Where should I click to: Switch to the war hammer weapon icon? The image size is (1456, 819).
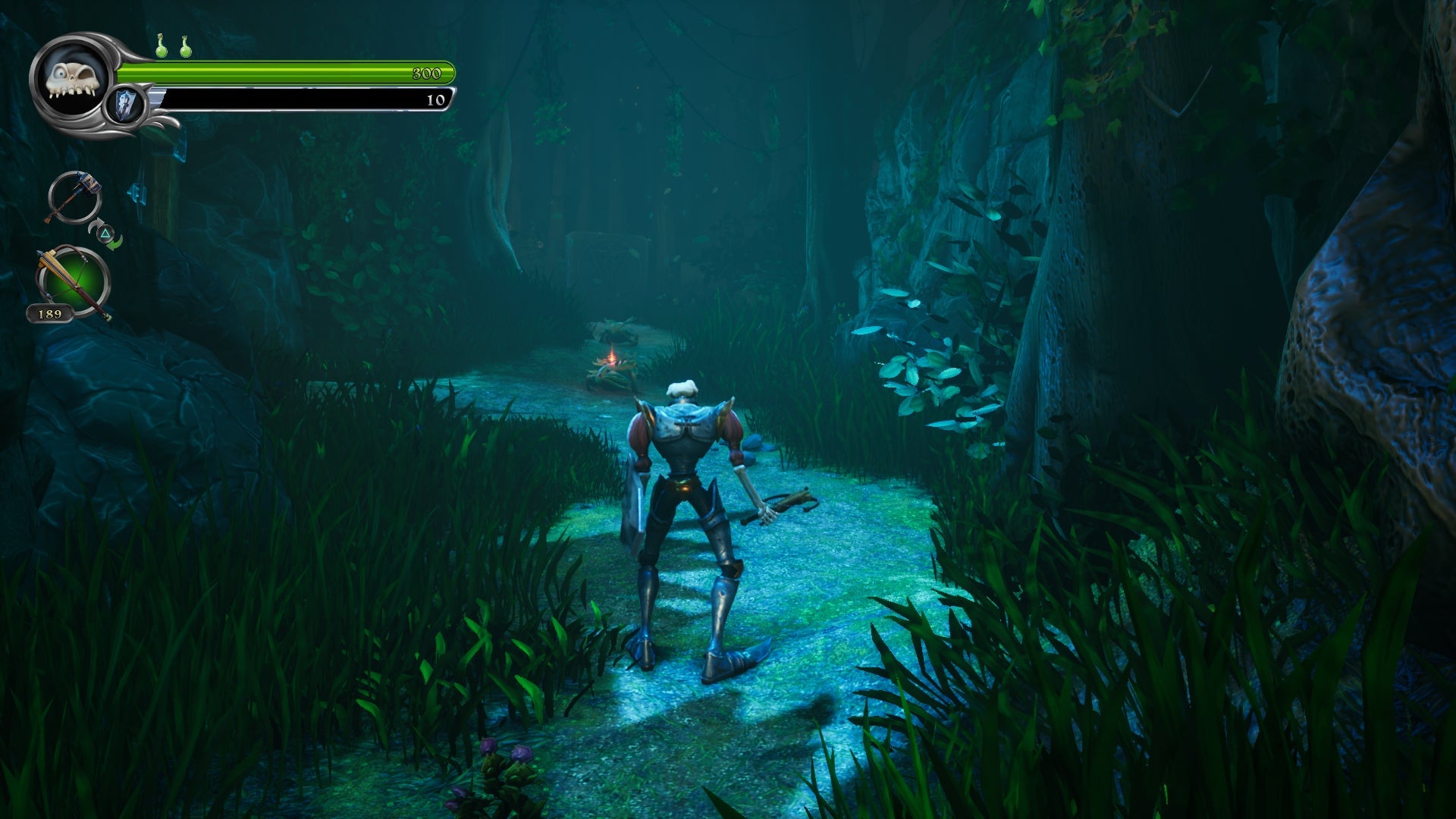pos(74,197)
